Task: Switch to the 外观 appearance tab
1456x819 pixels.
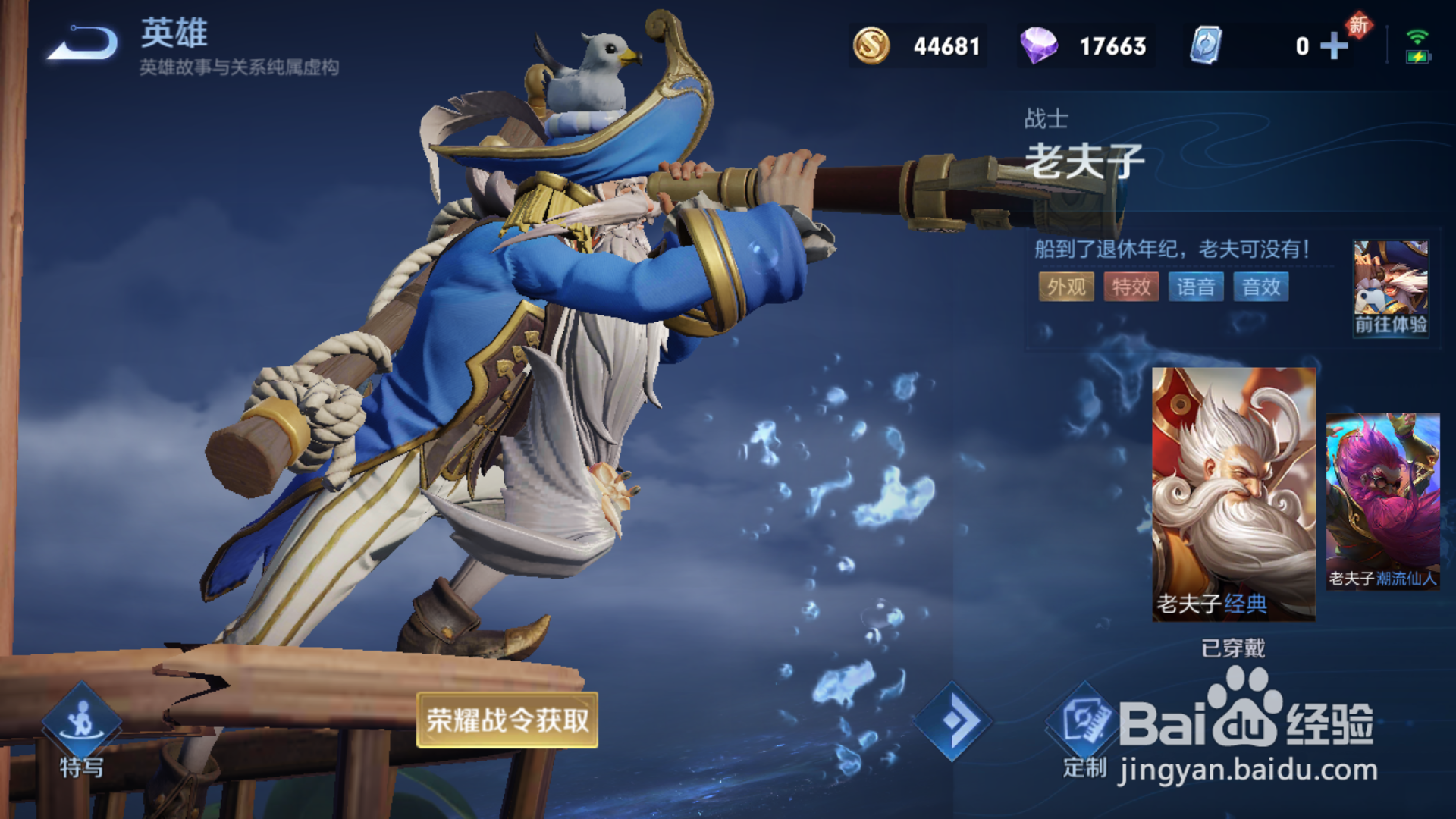Action: (x=1066, y=287)
